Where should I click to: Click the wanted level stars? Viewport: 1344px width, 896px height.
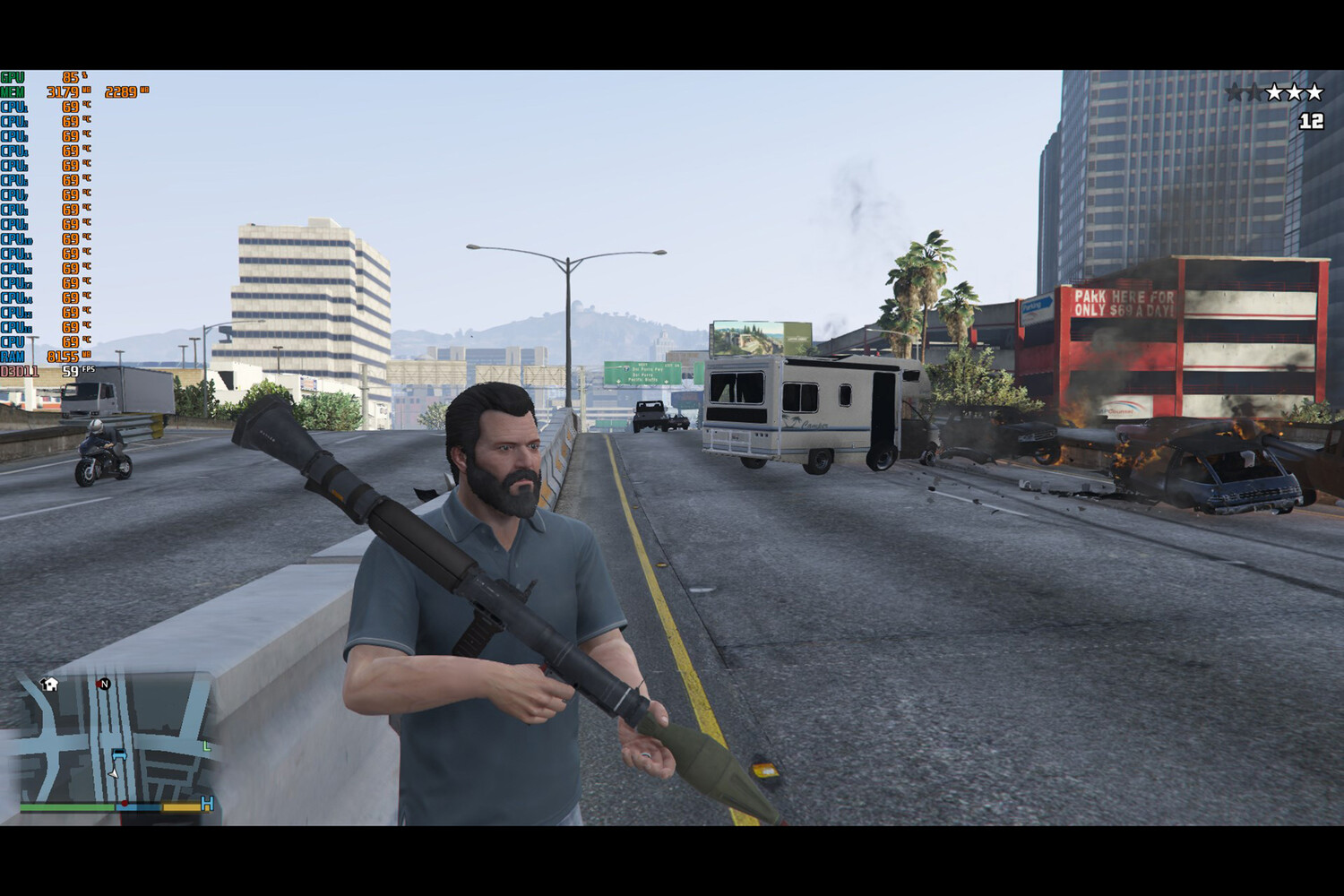tap(1274, 92)
